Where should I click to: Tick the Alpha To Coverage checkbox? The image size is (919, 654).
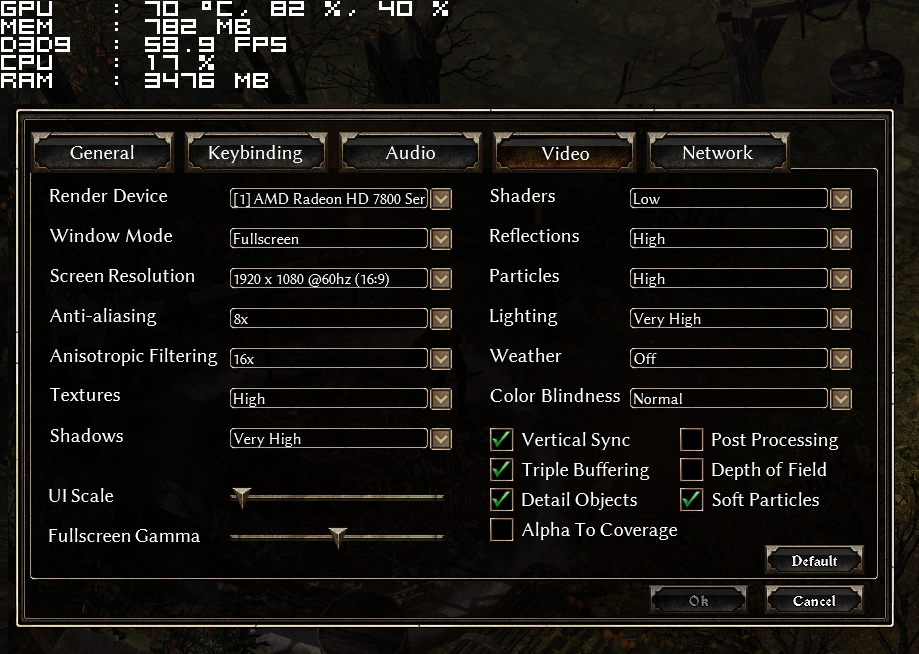tap(502, 530)
